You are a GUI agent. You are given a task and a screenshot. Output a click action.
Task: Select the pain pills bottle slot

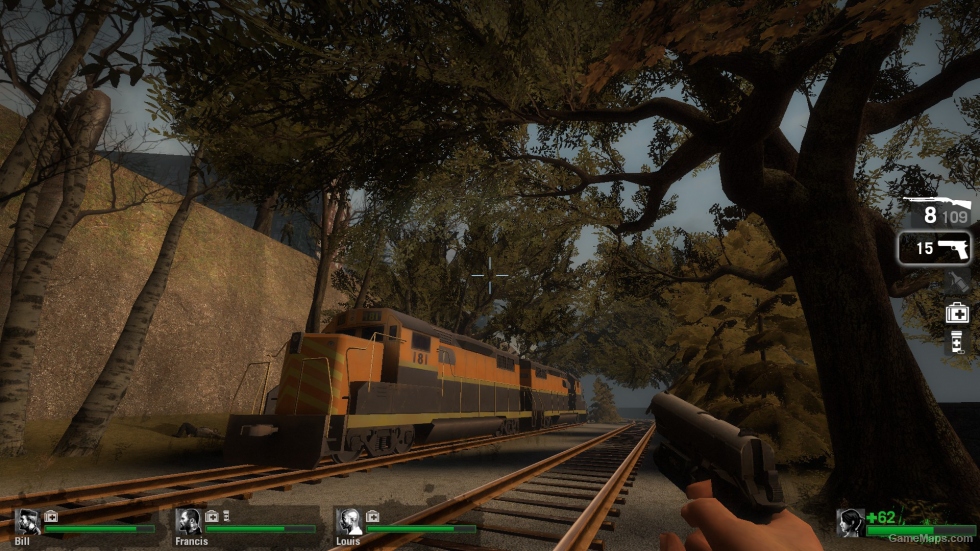(956, 343)
